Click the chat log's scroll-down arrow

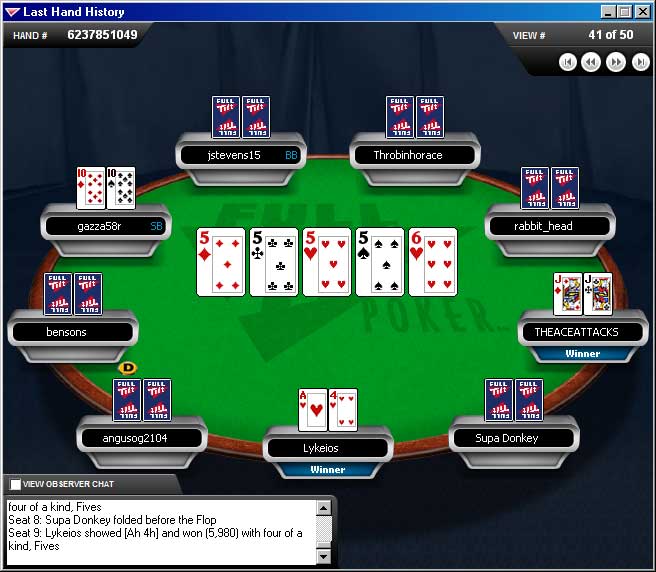323,555
